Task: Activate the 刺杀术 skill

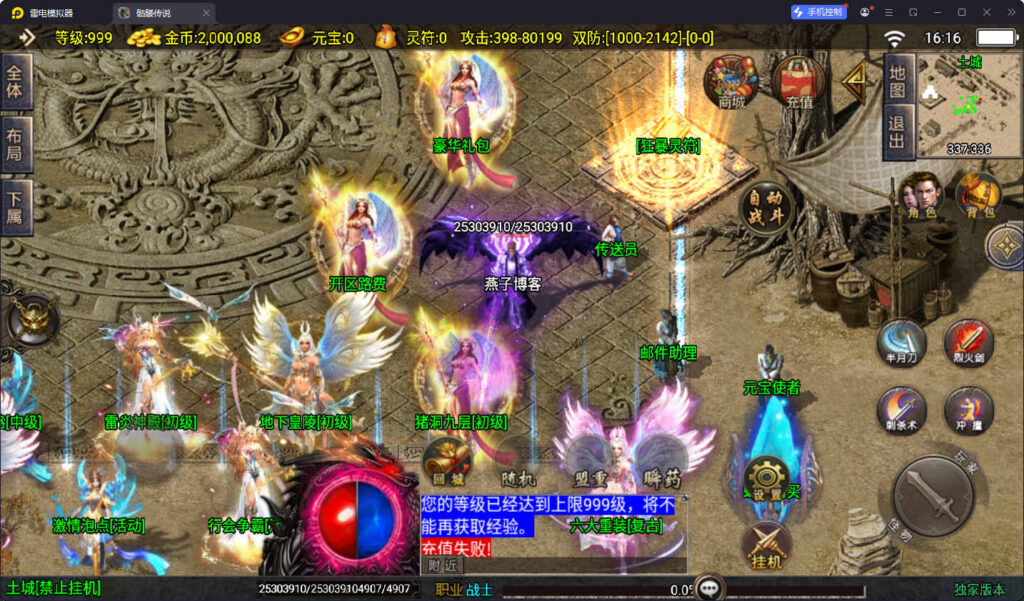Action: coord(901,410)
